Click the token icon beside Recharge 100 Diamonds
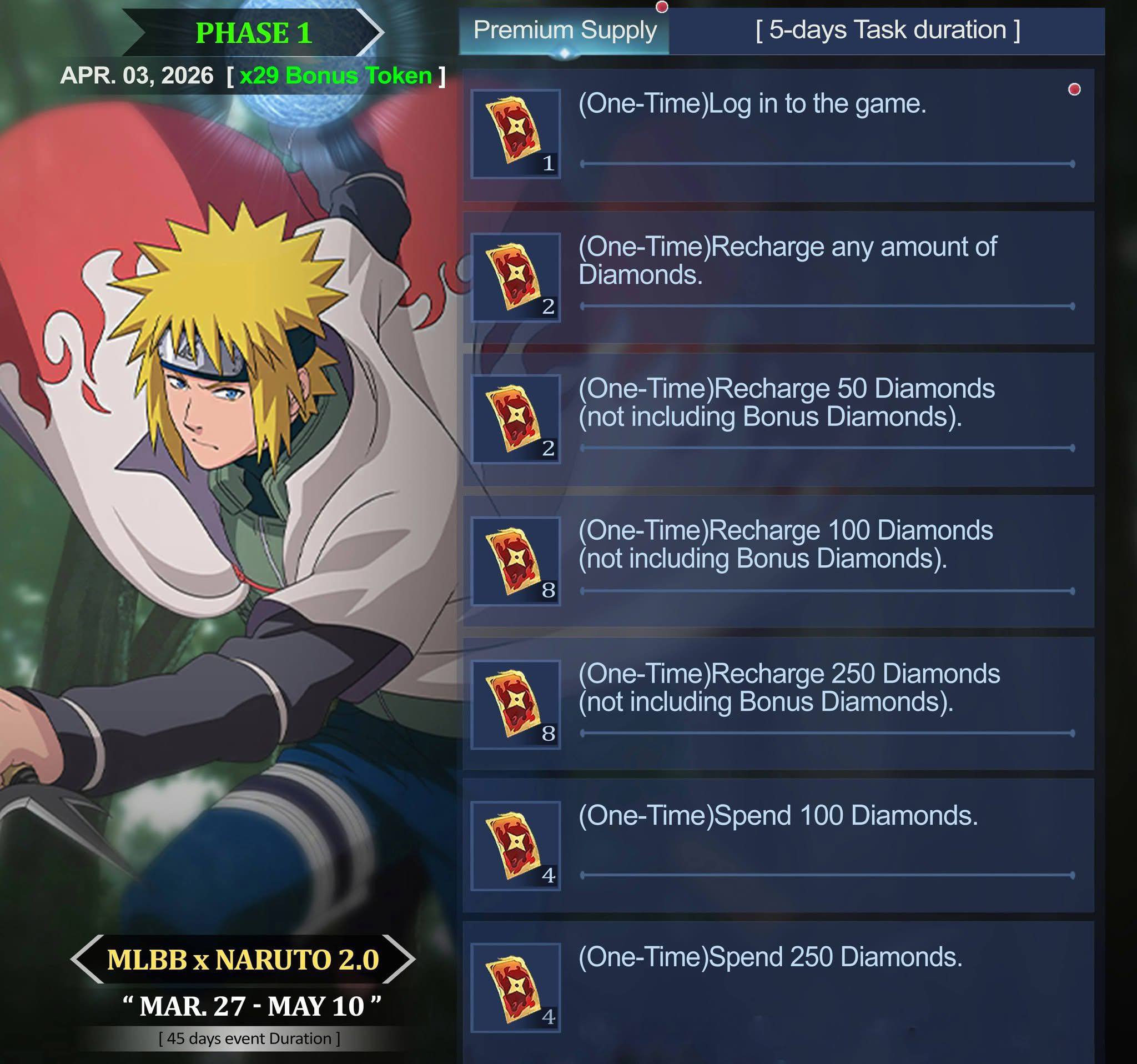 click(x=515, y=562)
